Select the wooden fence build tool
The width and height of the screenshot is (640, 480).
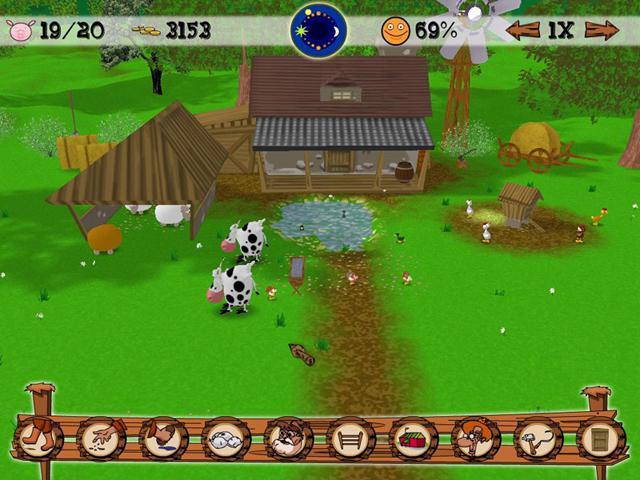coord(350,437)
